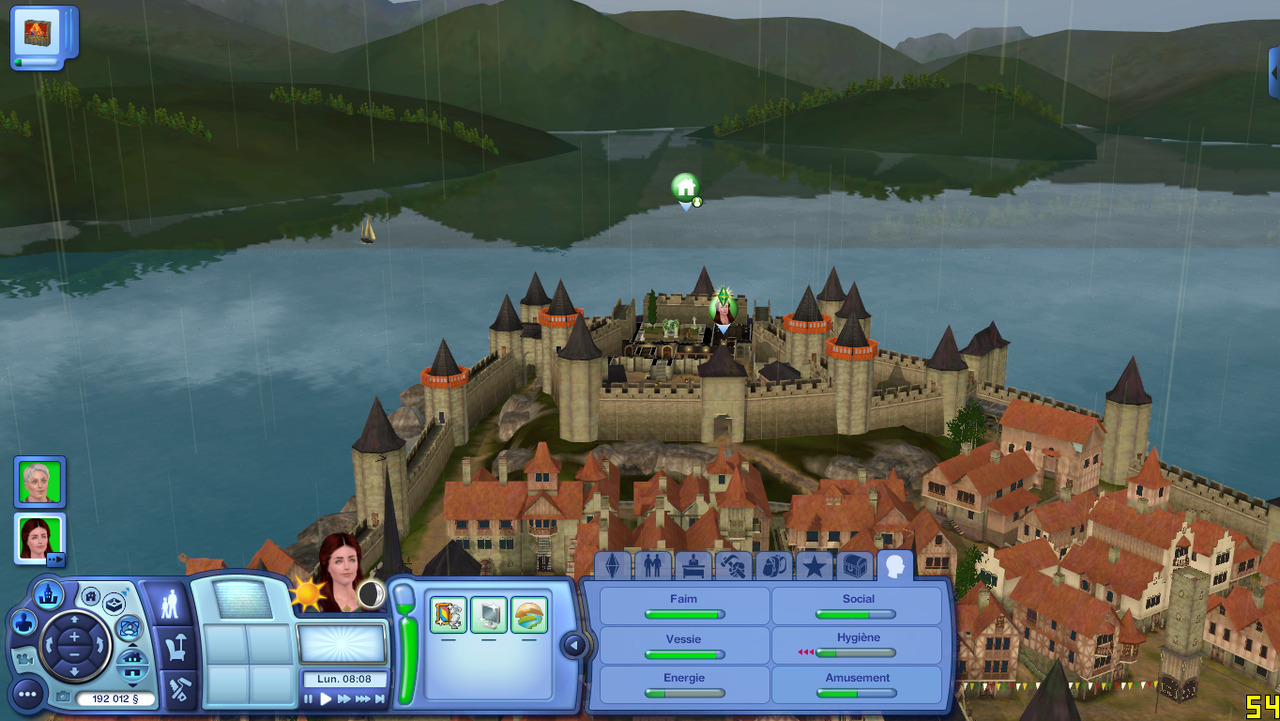Screen dimensions: 1280x721
Task: Open the Career tab with desk icon
Action: 693,567
